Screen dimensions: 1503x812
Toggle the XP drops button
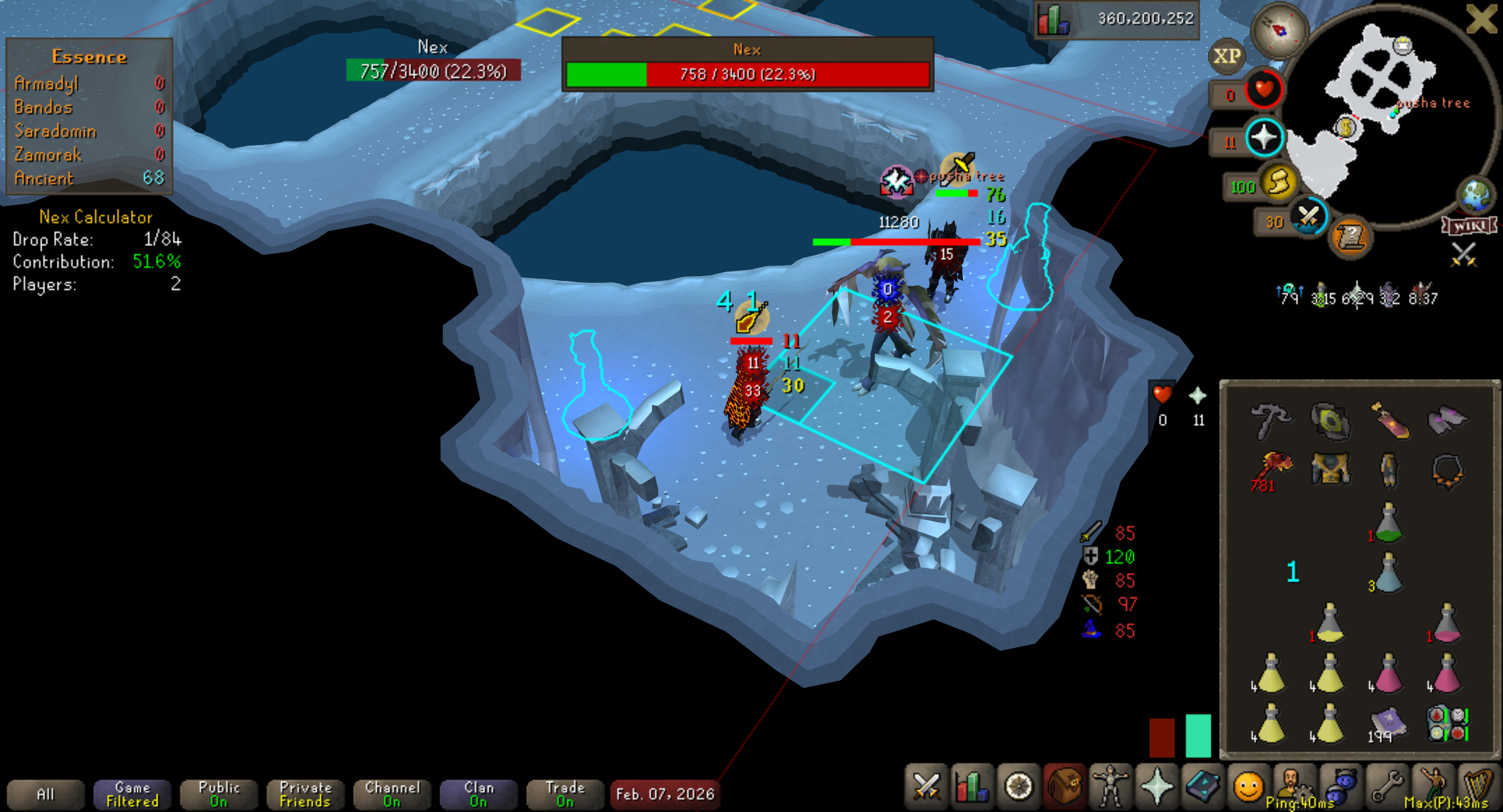click(1227, 56)
